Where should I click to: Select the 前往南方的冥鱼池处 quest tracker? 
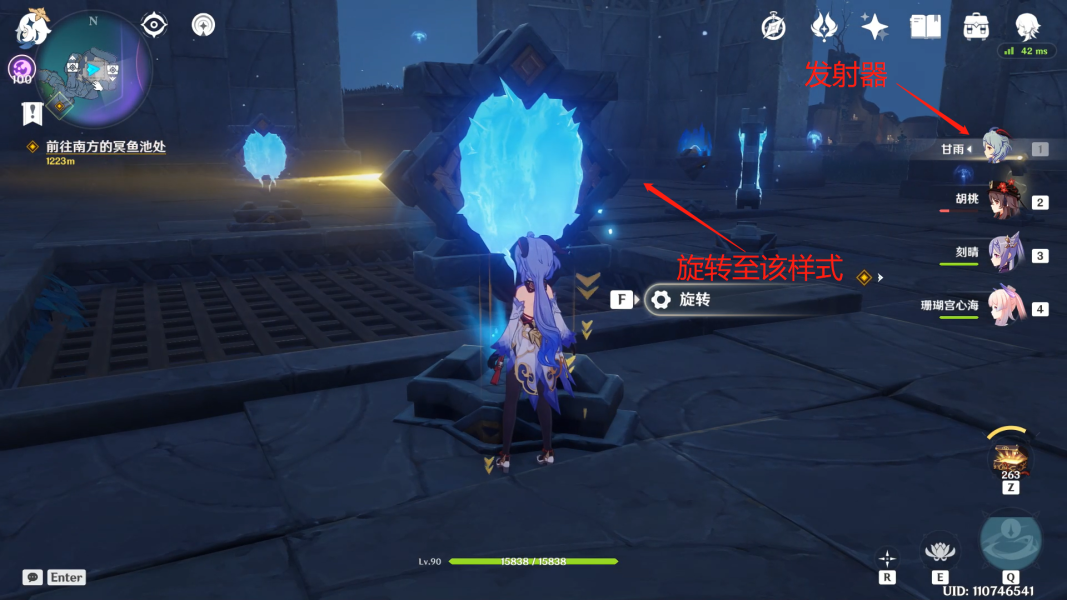(105, 147)
